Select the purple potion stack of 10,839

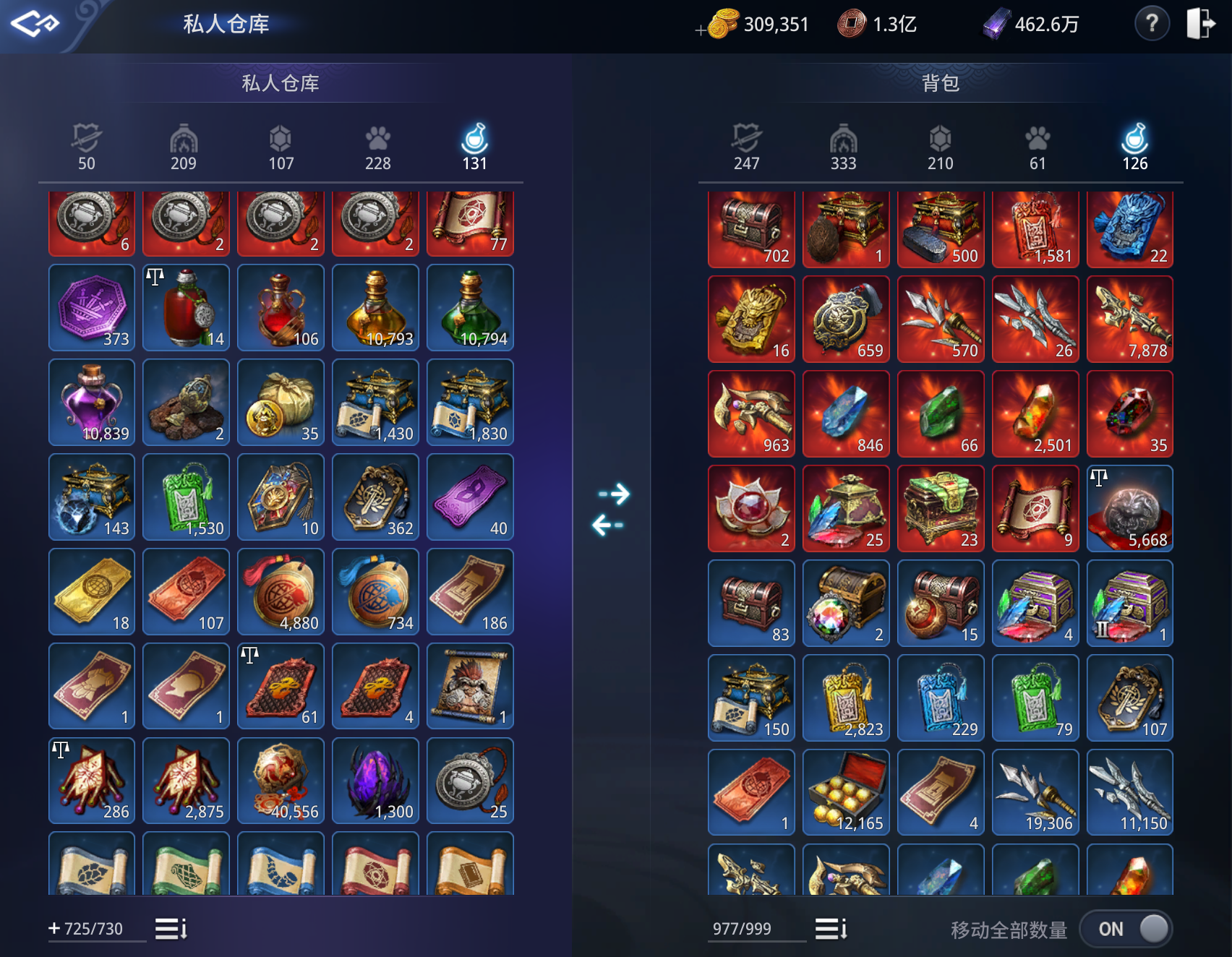coord(91,403)
